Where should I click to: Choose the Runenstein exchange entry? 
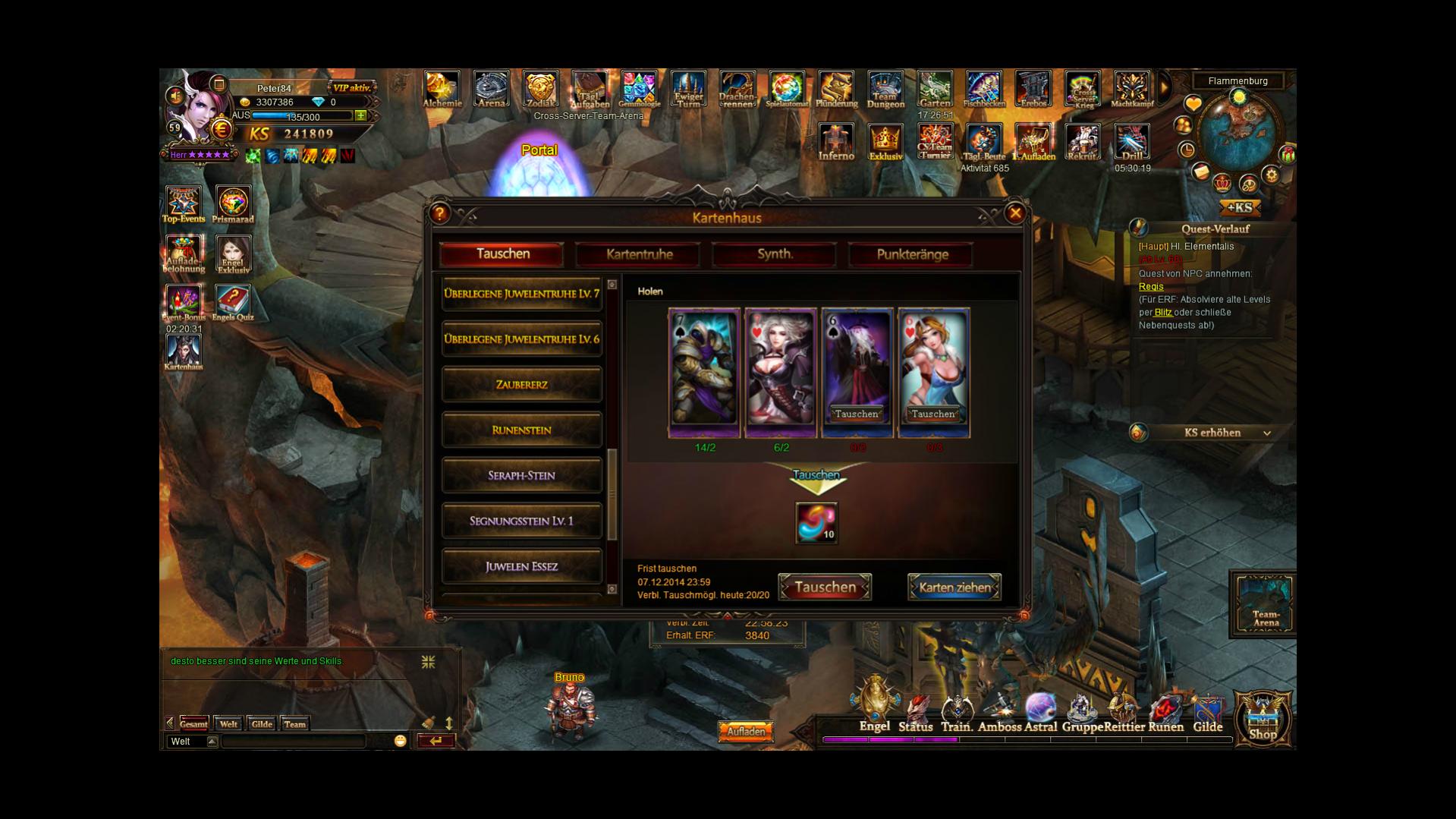pyautogui.click(x=521, y=430)
